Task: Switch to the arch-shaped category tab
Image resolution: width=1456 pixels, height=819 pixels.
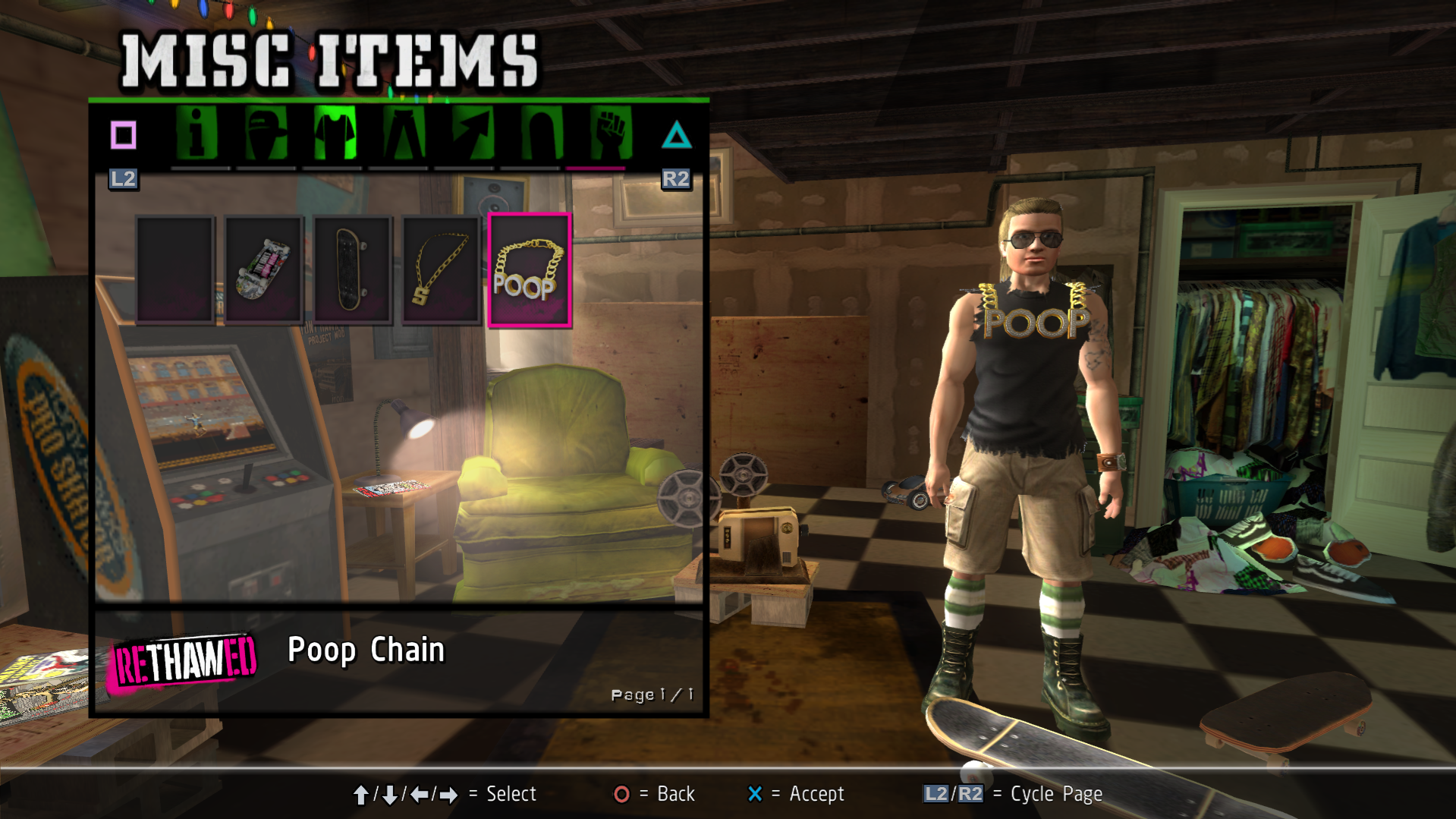Action: (541, 134)
